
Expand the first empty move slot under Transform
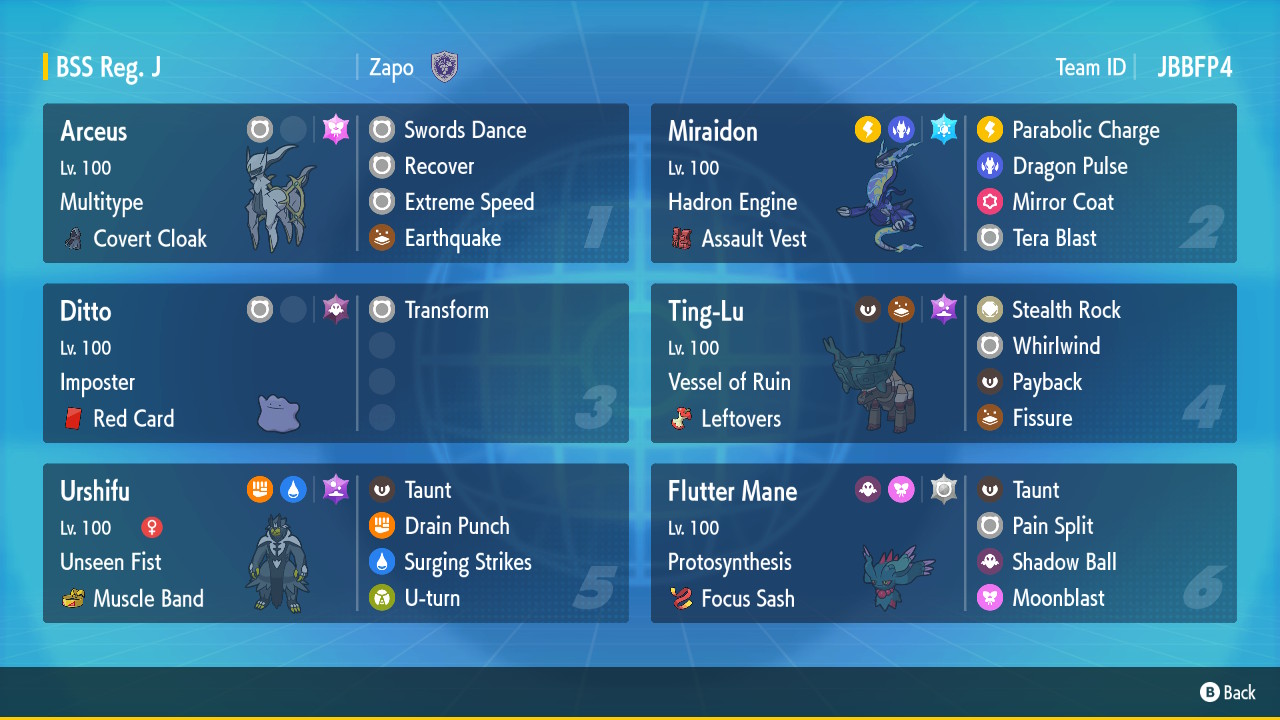[381, 345]
